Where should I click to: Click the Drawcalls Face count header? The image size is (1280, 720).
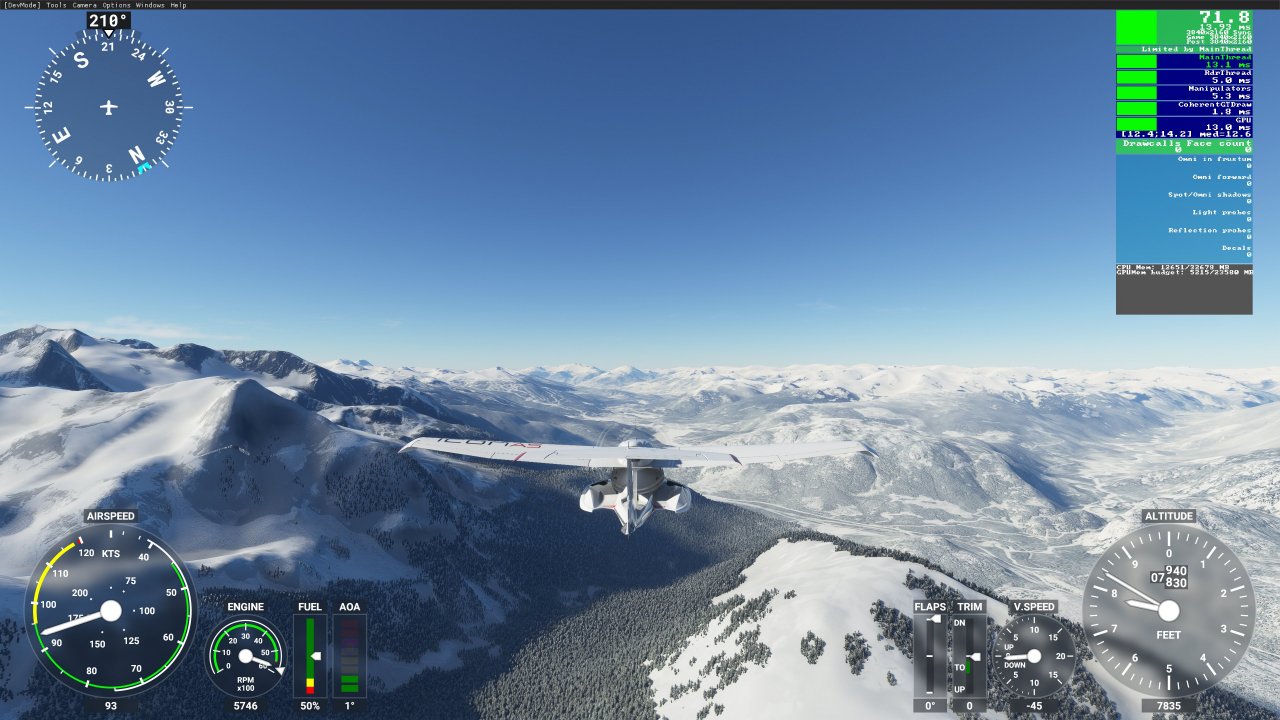click(1185, 143)
